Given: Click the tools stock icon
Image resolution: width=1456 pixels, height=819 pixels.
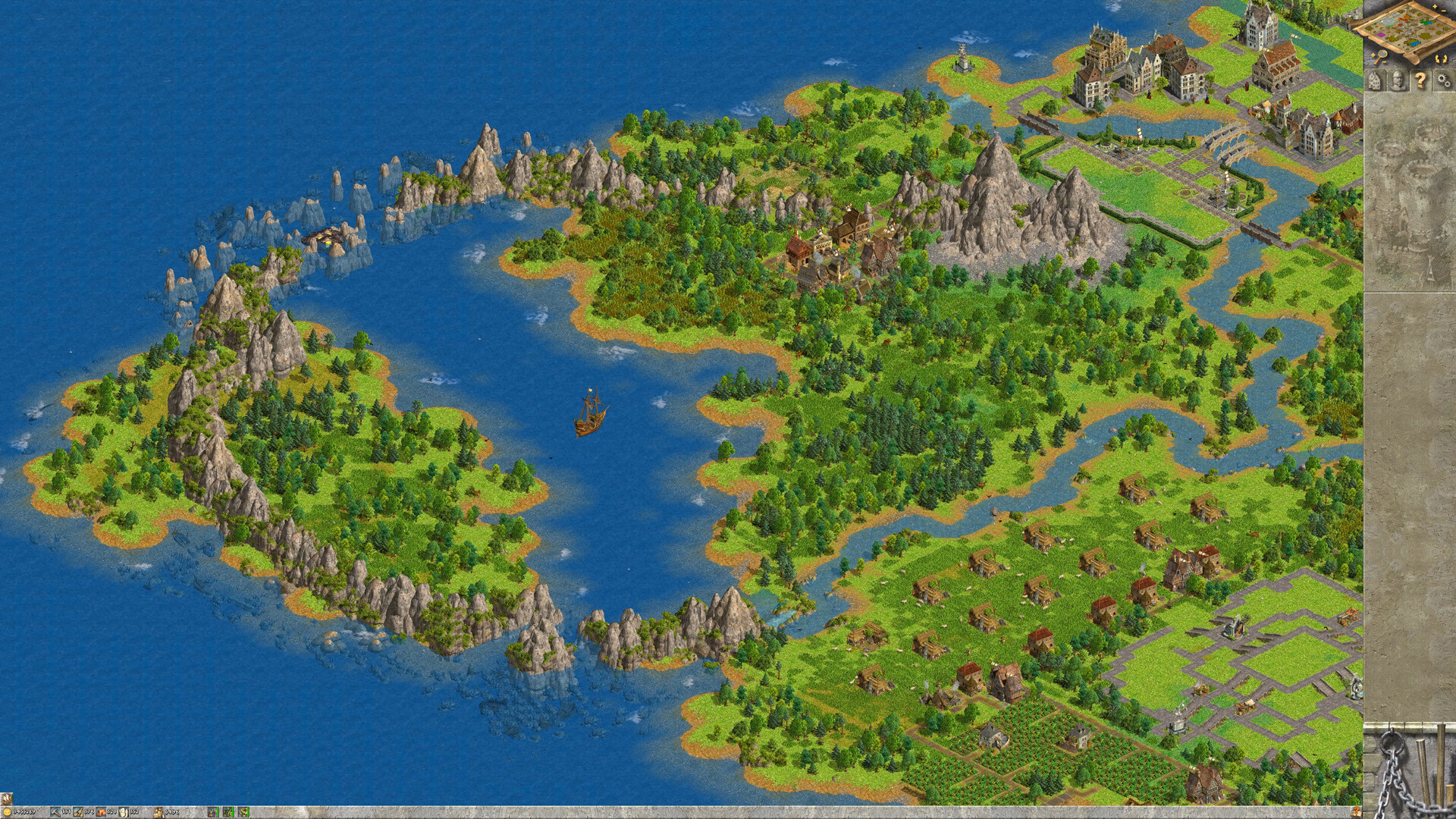Looking at the screenshot, I should (55, 812).
